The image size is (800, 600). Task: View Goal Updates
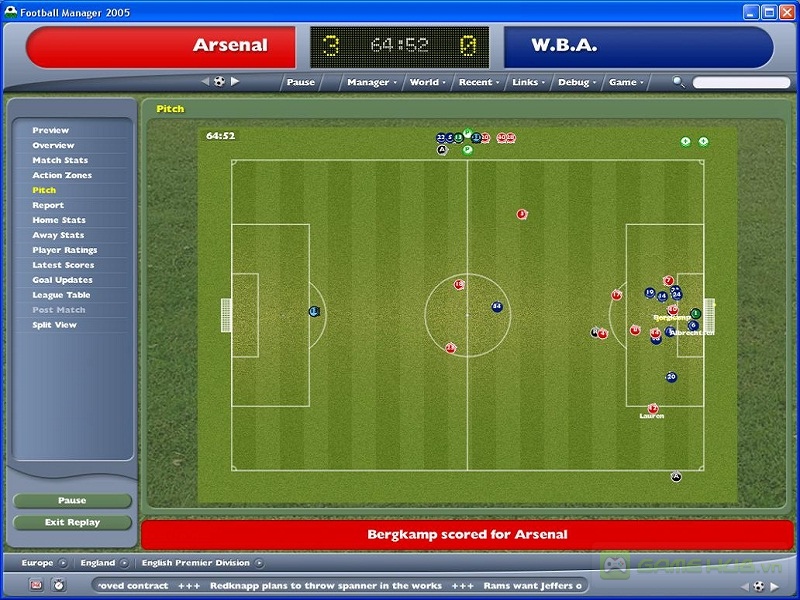[x=62, y=280]
